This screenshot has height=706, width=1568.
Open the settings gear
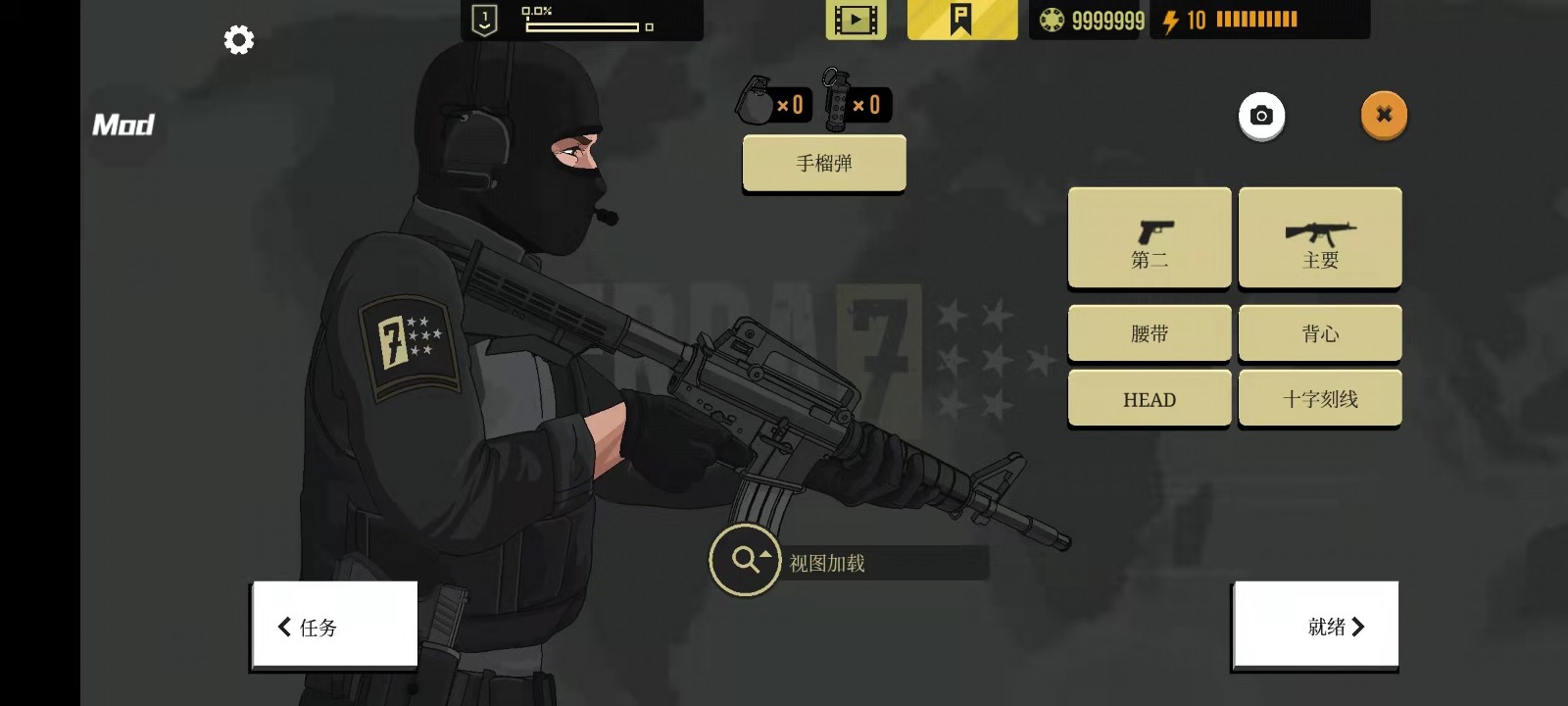click(238, 39)
